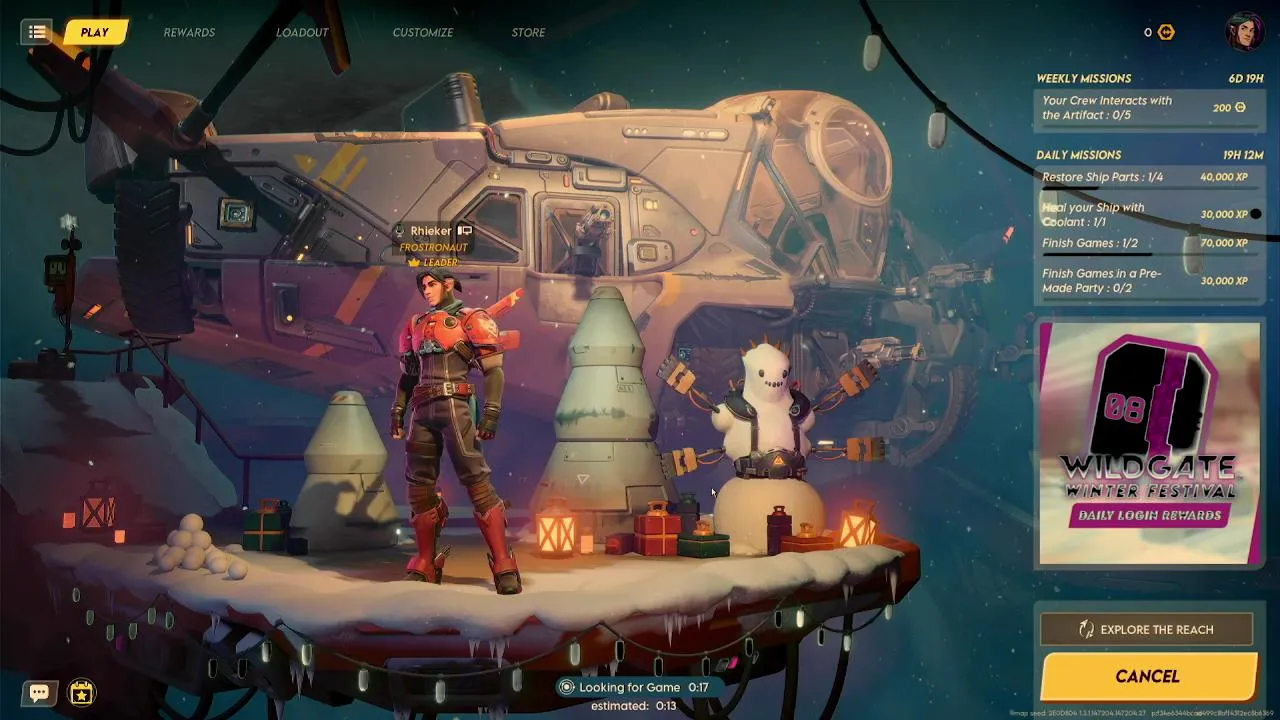The height and width of the screenshot is (720, 1280).
Task: Select the Rhieker player nameplate
Action: pos(431,231)
